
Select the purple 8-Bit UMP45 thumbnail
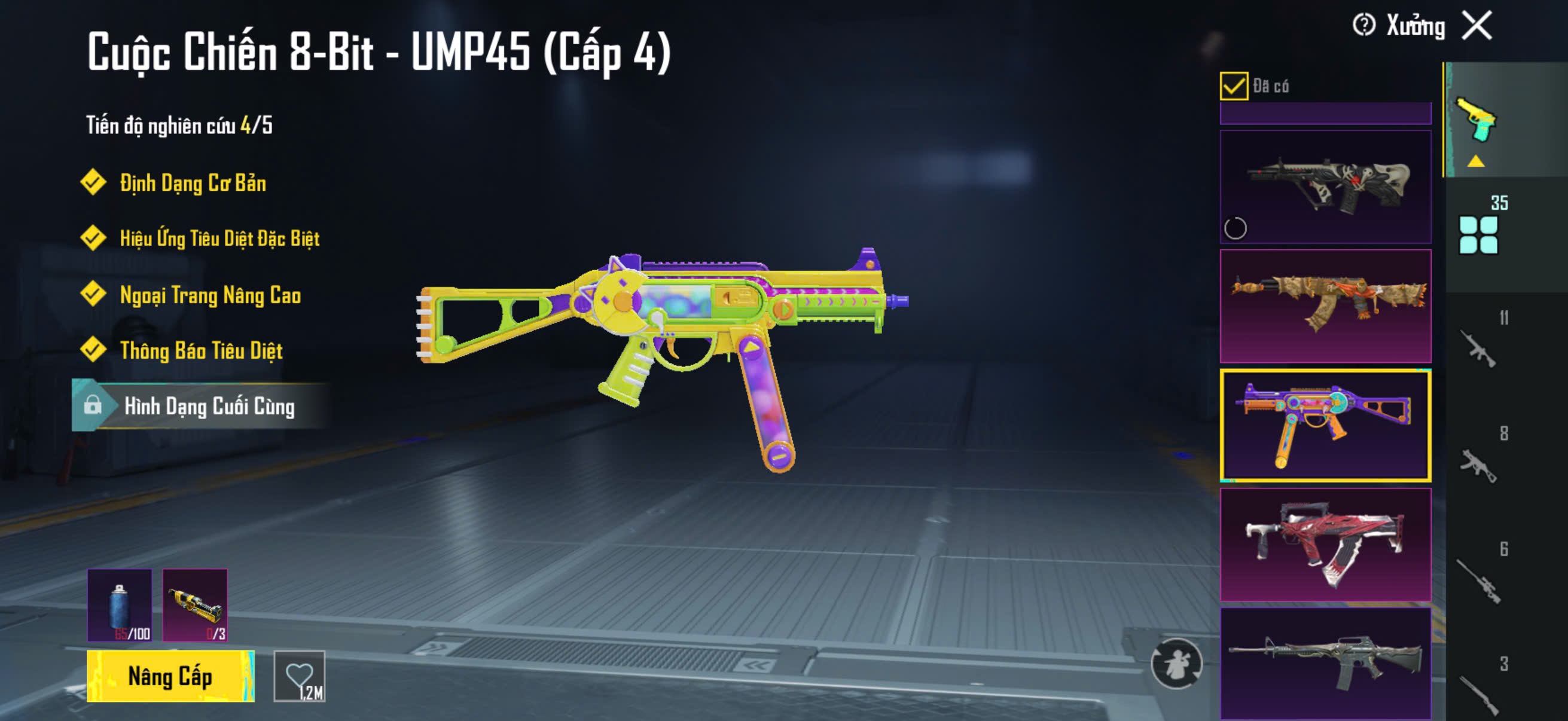[1325, 424]
